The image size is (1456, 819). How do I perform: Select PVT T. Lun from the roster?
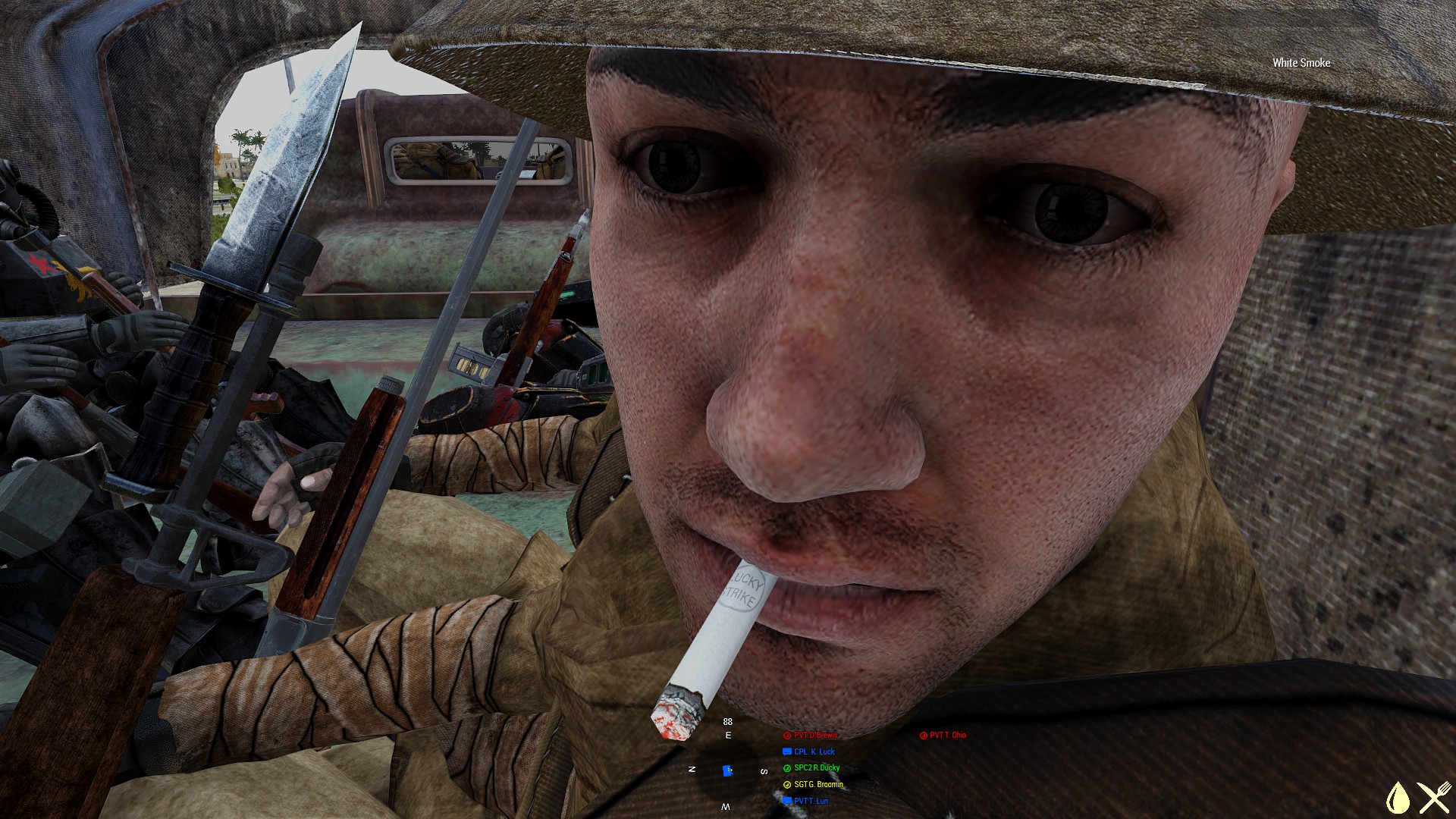[813, 801]
